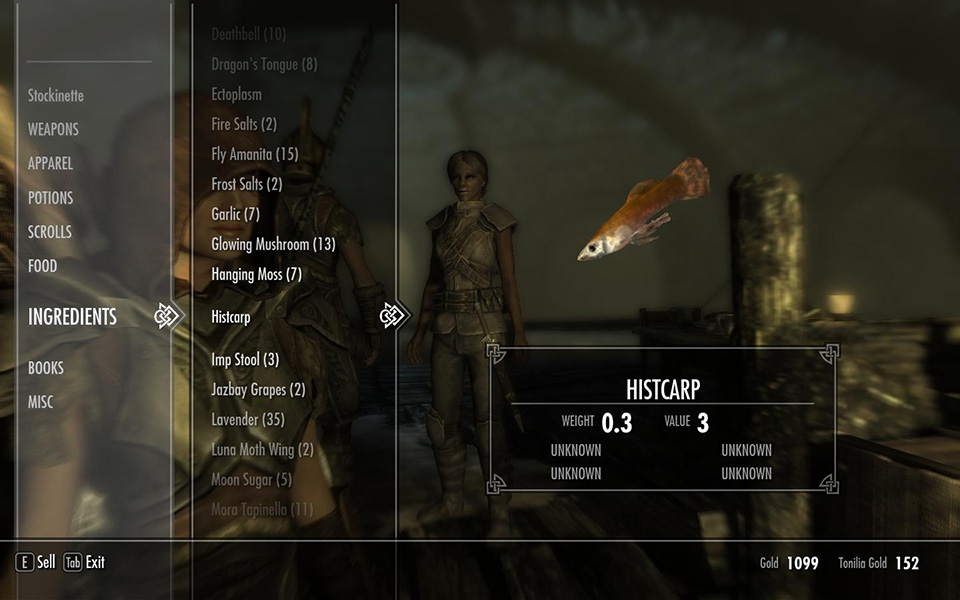Viewport: 960px width, 600px height.
Task: Choose Garlic from the ingredients
Action: coord(235,214)
